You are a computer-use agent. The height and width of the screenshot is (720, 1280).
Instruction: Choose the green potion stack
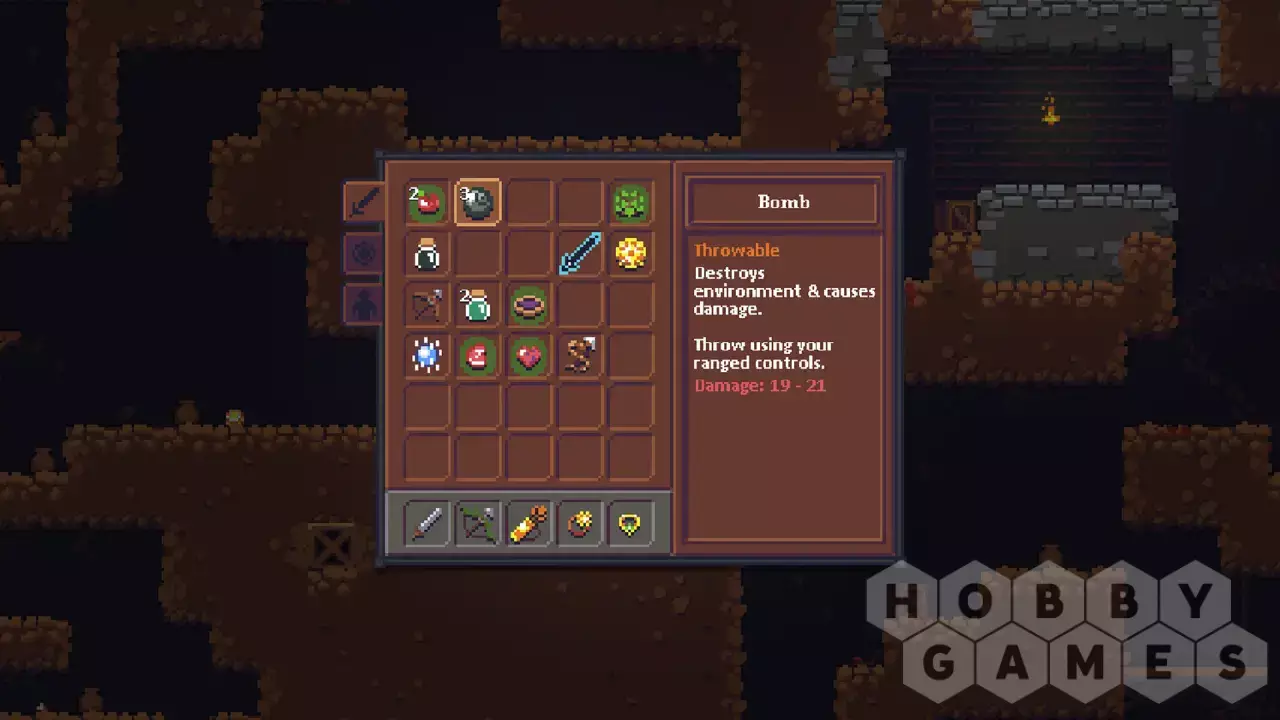(x=478, y=305)
